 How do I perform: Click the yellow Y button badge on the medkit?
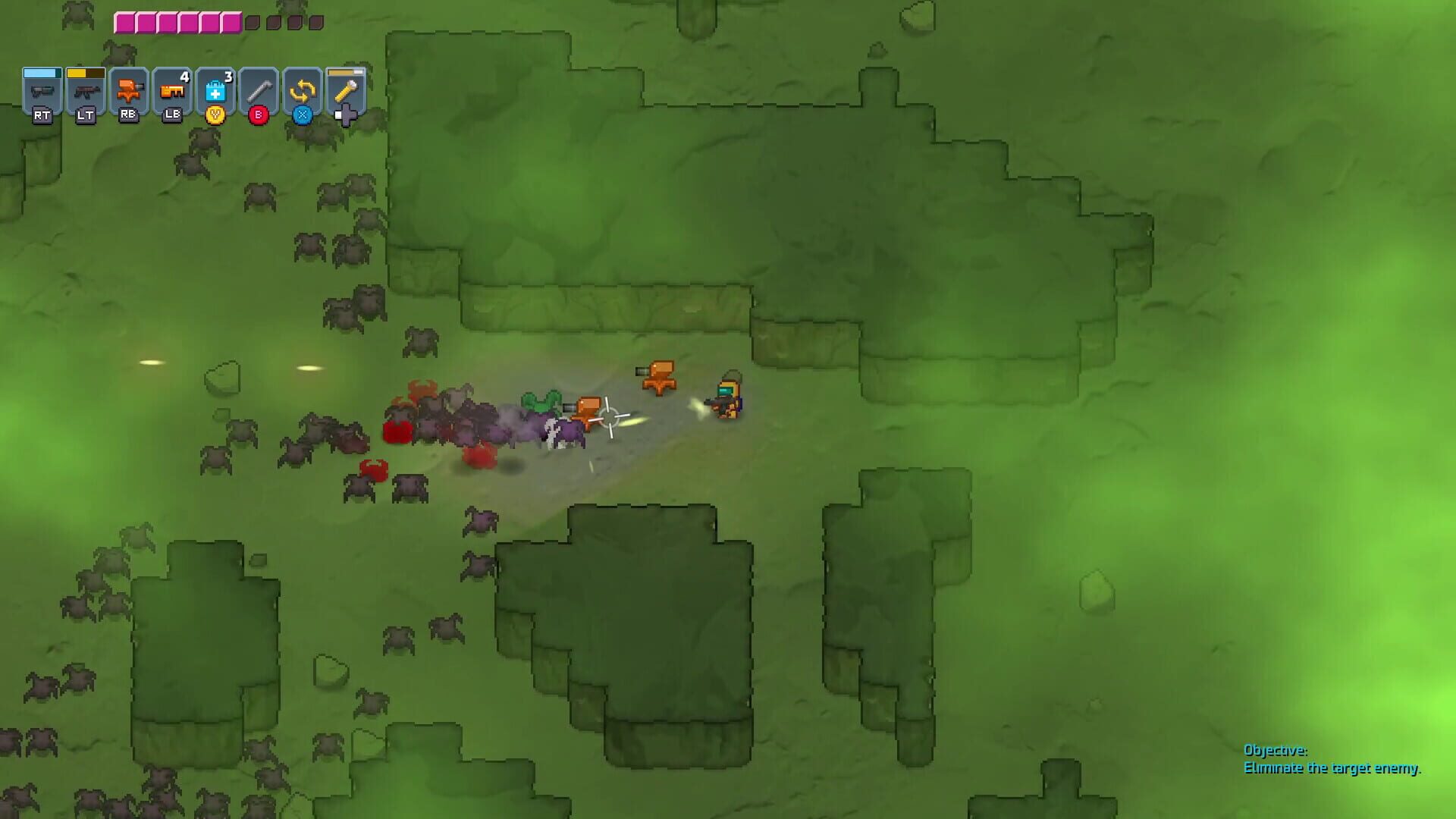point(215,115)
